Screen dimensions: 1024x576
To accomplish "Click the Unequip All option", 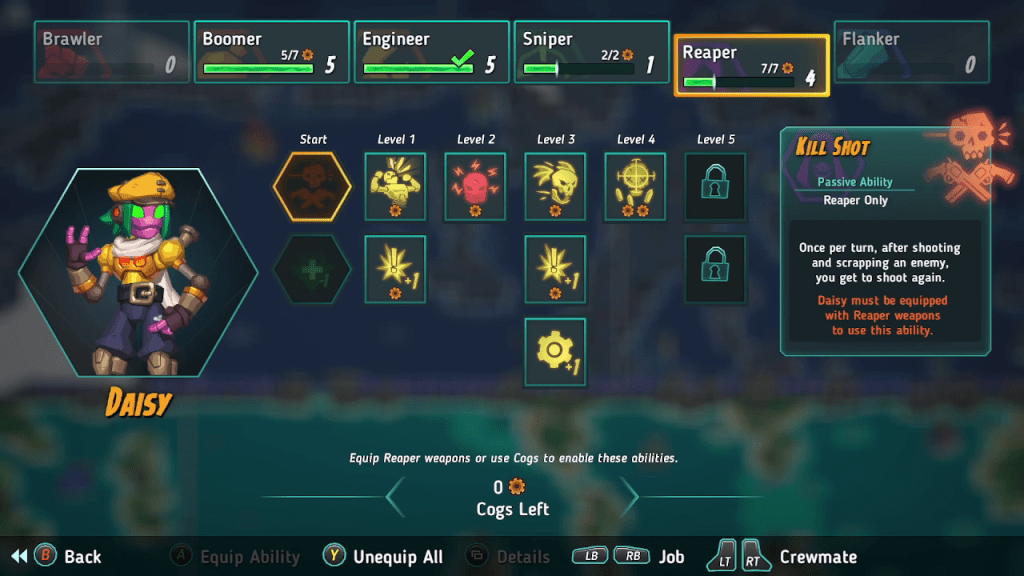I will [384, 557].
